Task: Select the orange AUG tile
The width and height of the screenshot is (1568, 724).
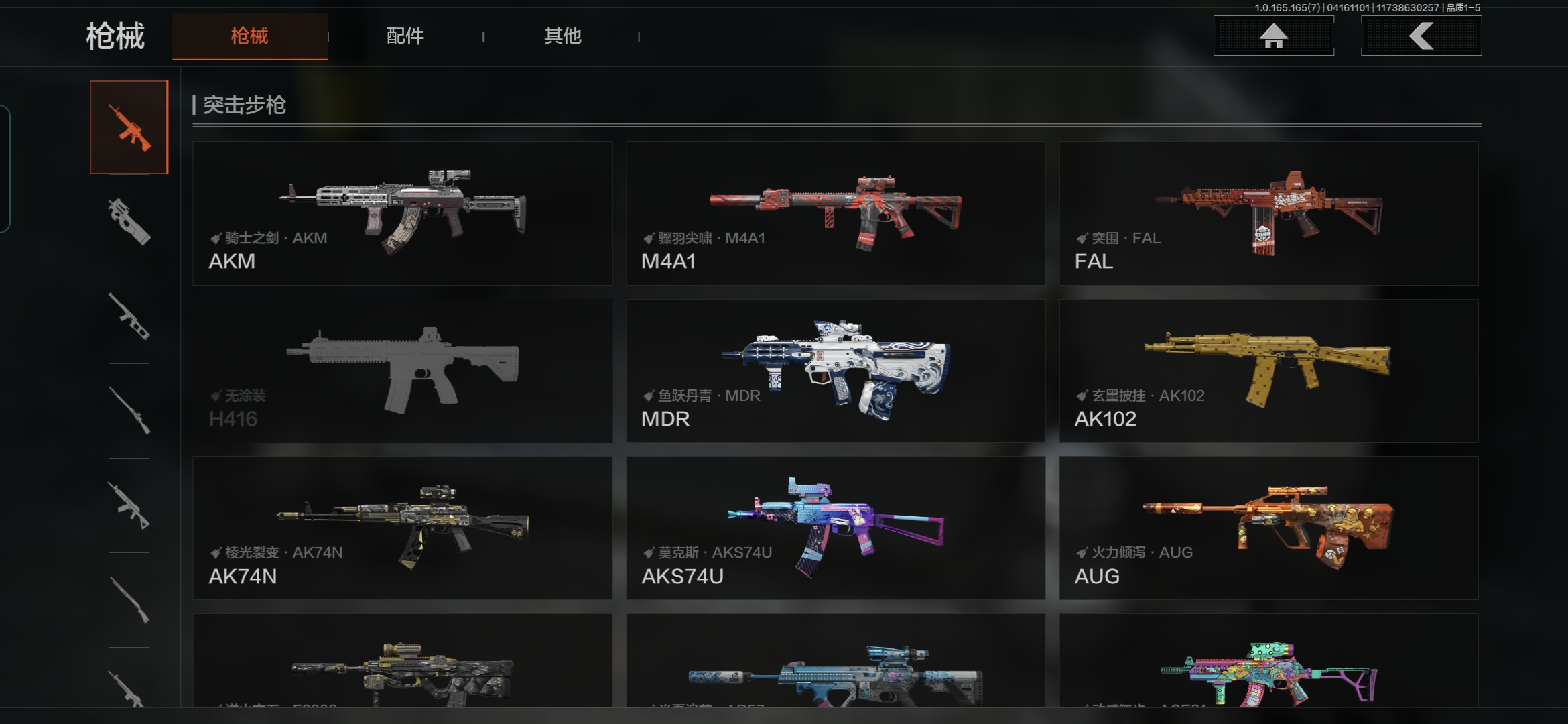Action: tap(1268, 528)
